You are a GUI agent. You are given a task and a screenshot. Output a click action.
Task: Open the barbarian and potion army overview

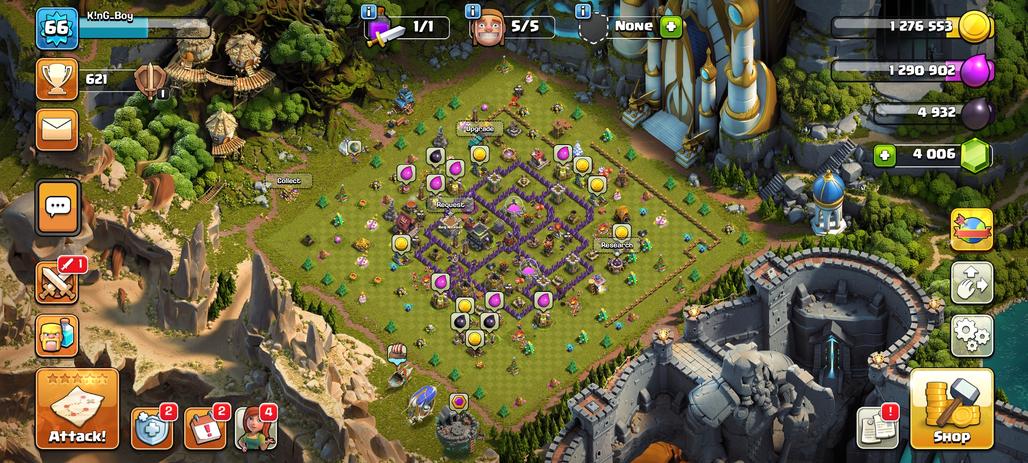[58, 334]
